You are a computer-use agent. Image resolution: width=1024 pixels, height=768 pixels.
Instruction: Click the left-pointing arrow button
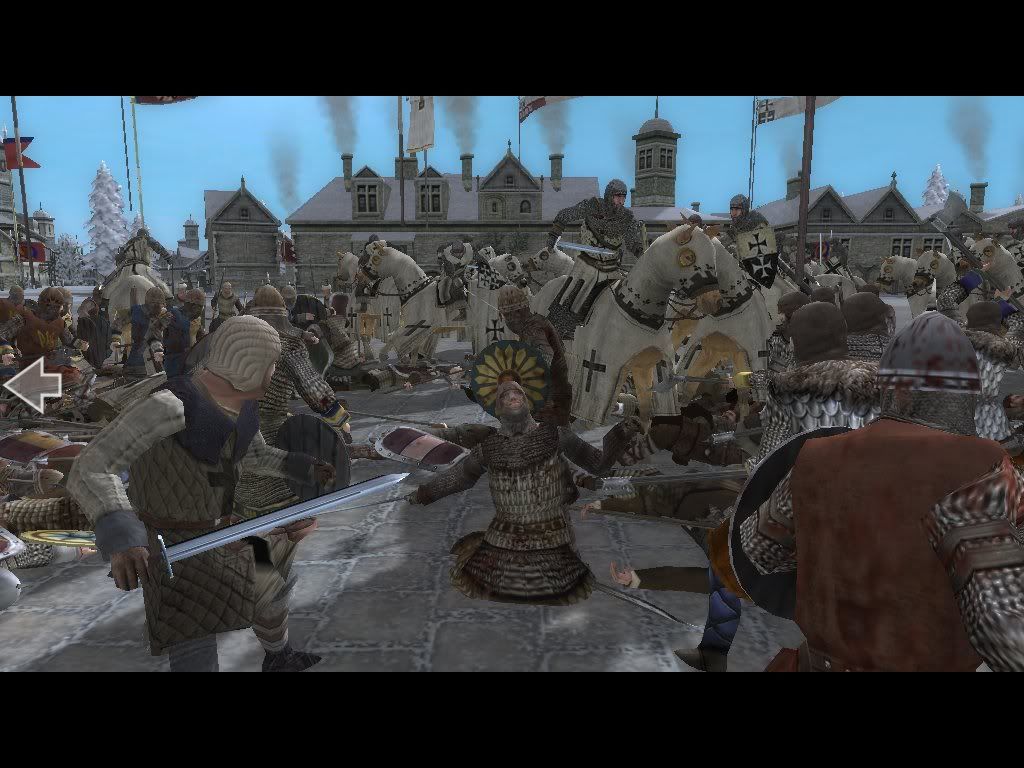31,385
